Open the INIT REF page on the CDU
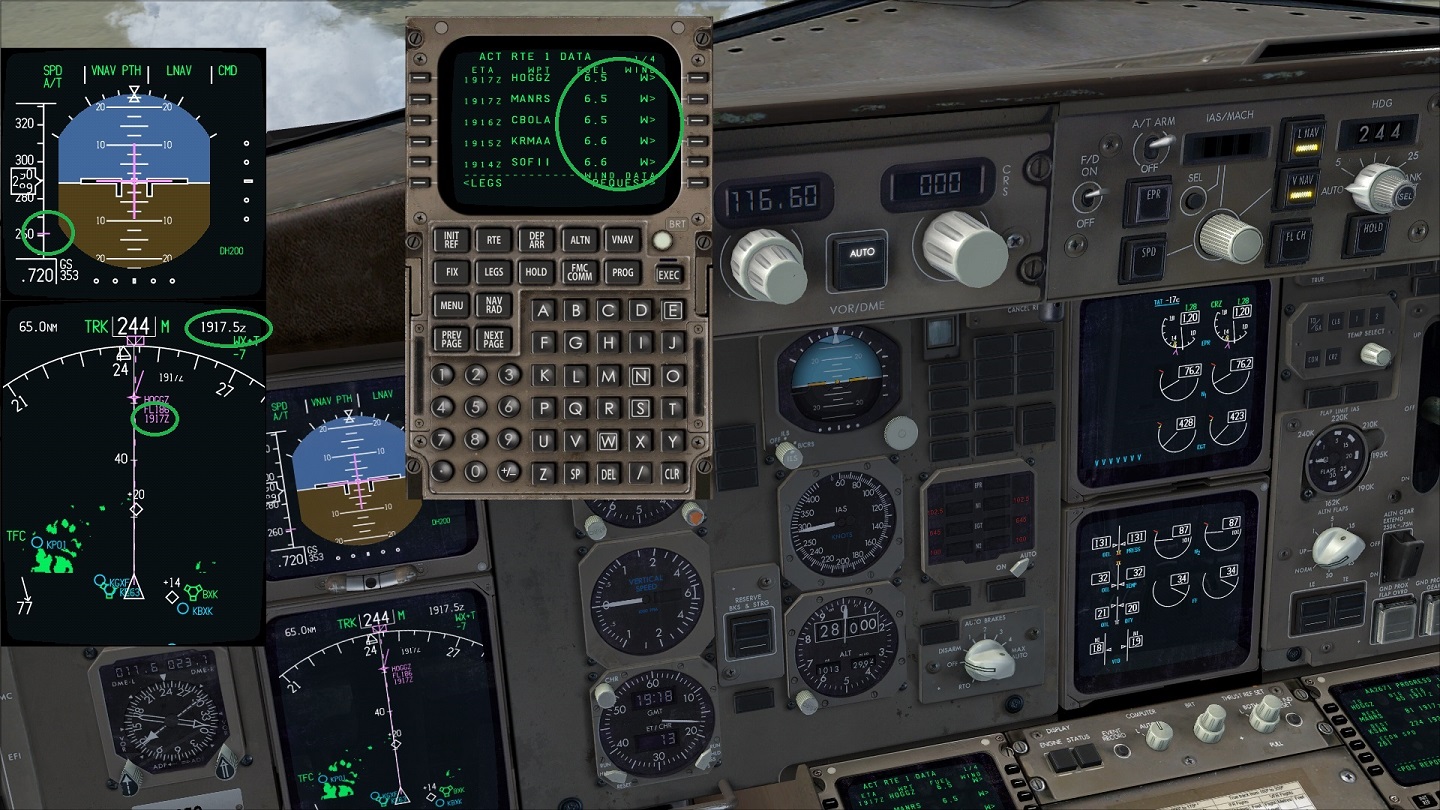Image resolution: width=1440 pixels, height=810 pixels. (452, 240)
